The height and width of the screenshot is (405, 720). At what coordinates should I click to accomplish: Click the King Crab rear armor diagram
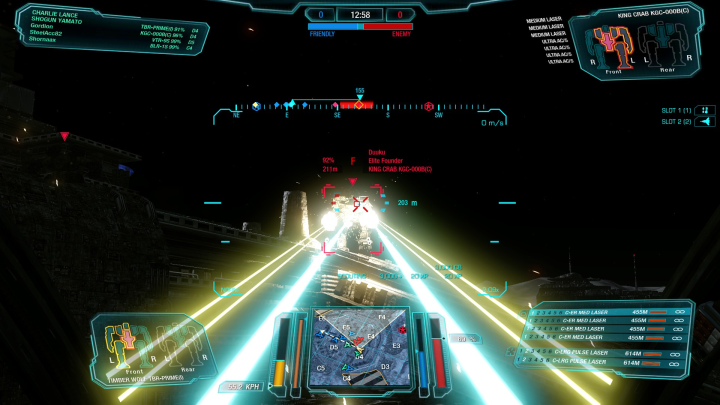tap(665, 44)
